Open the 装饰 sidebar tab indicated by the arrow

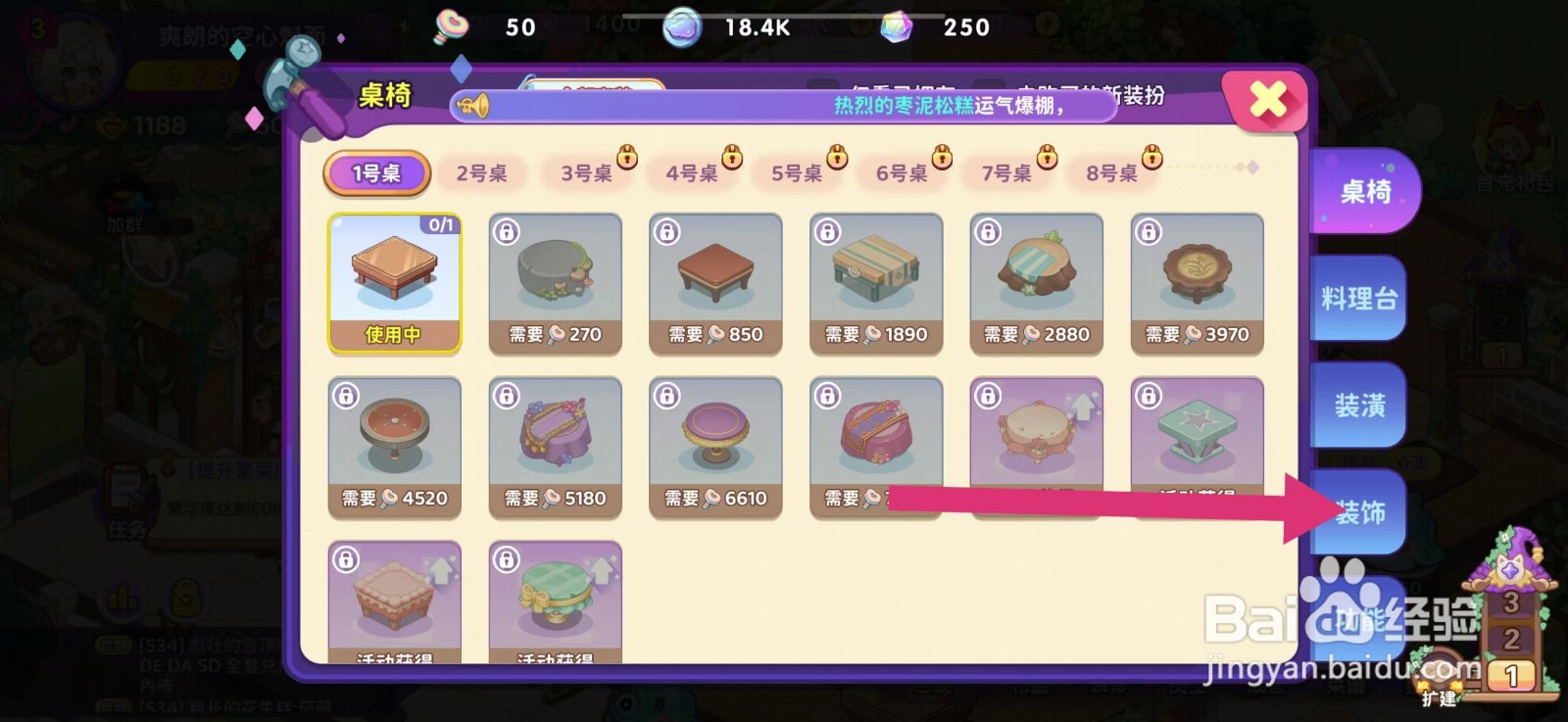pos(1363,511)
